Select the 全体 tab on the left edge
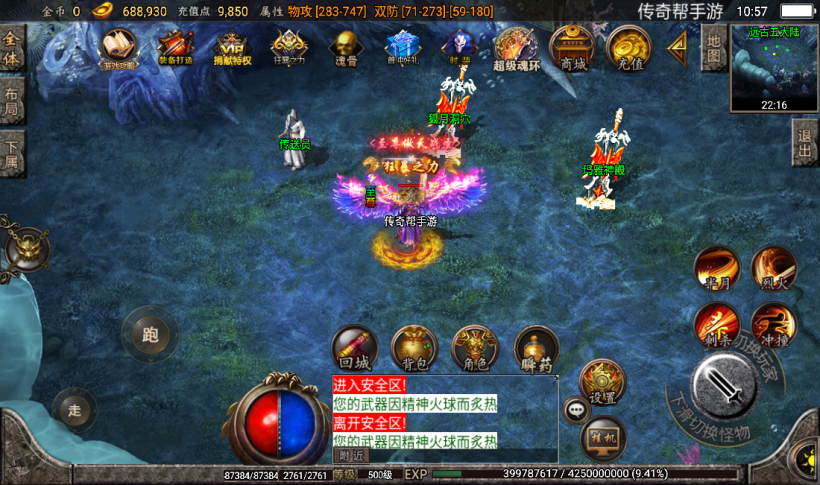This screenshot has height=485, width=820. tap(11, 50)
